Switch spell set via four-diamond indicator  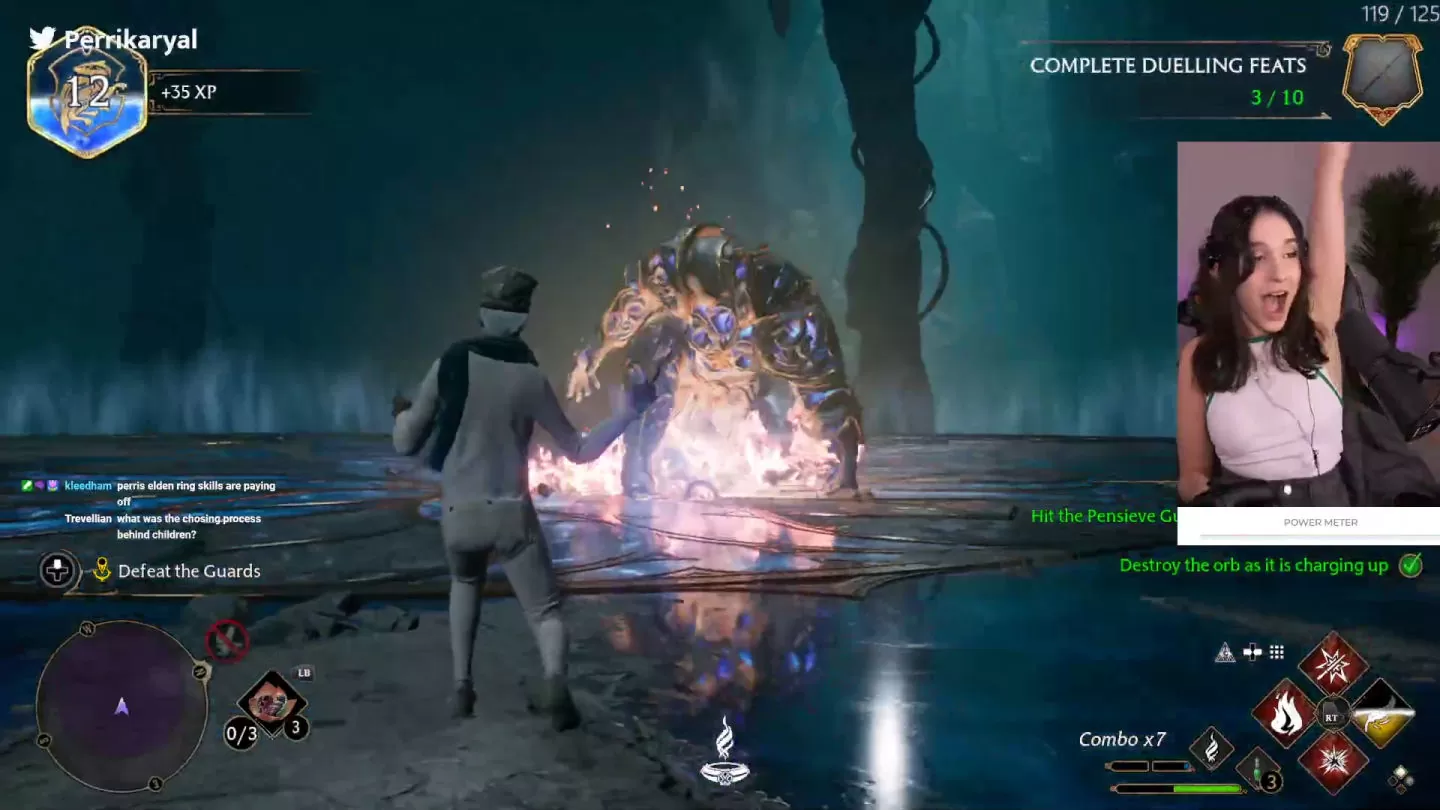(x=1400, y=777)
